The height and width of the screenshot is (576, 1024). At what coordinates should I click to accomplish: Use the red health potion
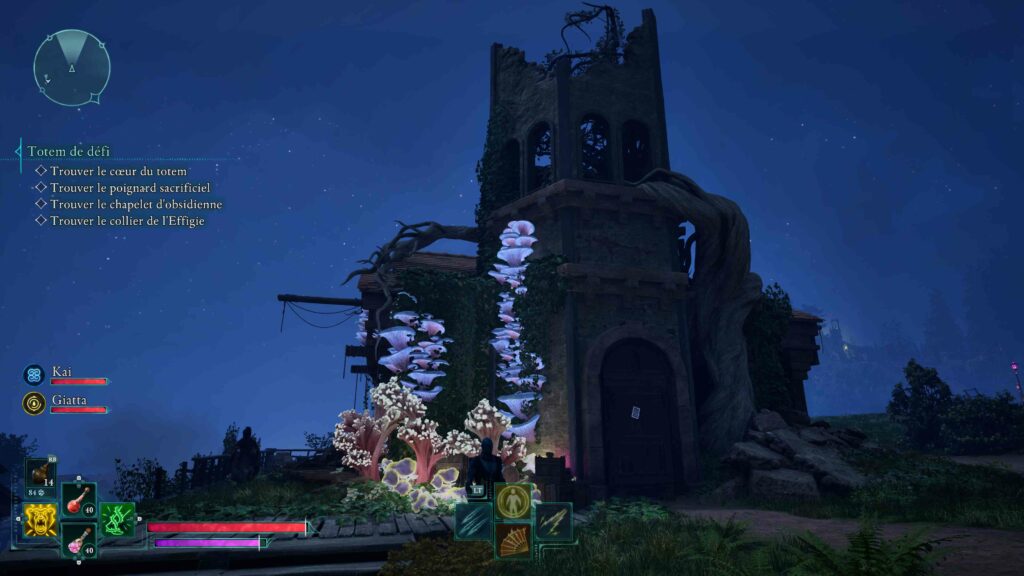(x=79, y=500)
